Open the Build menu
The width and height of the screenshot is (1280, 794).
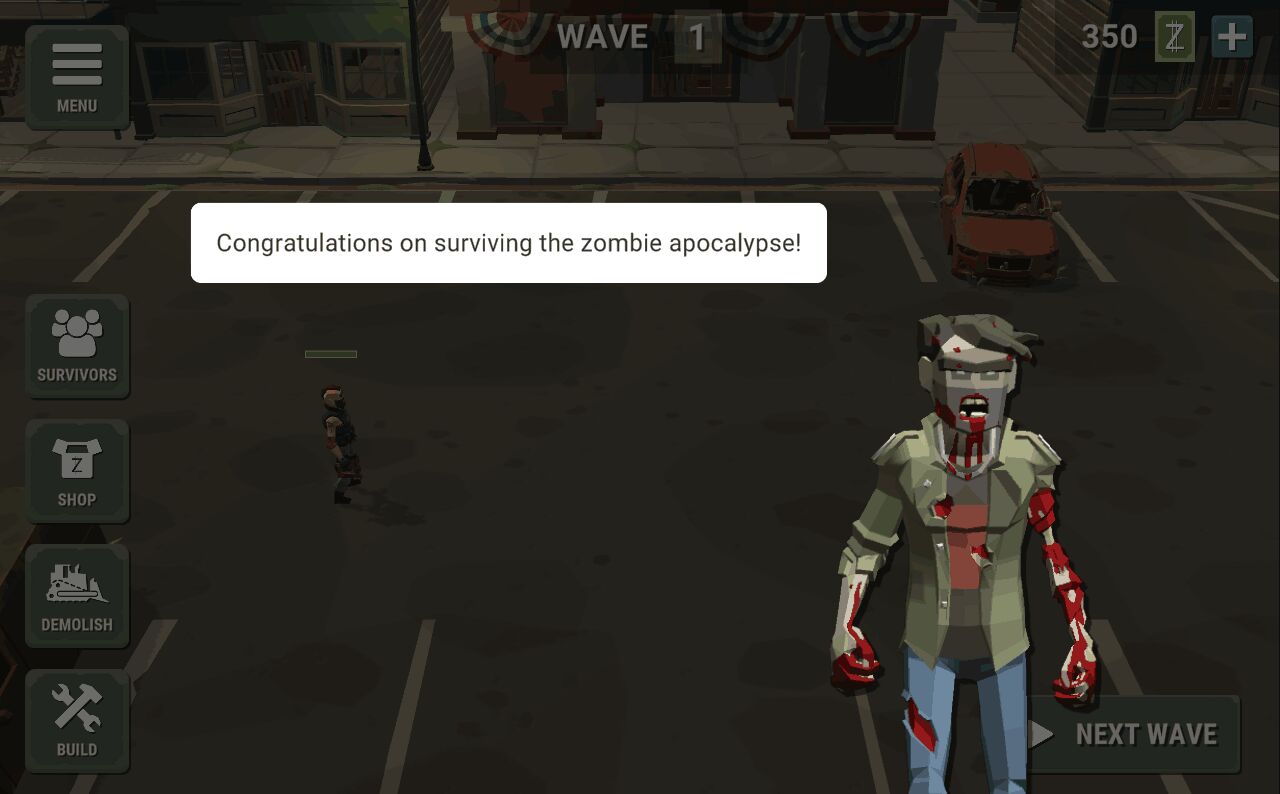(77, 721)
